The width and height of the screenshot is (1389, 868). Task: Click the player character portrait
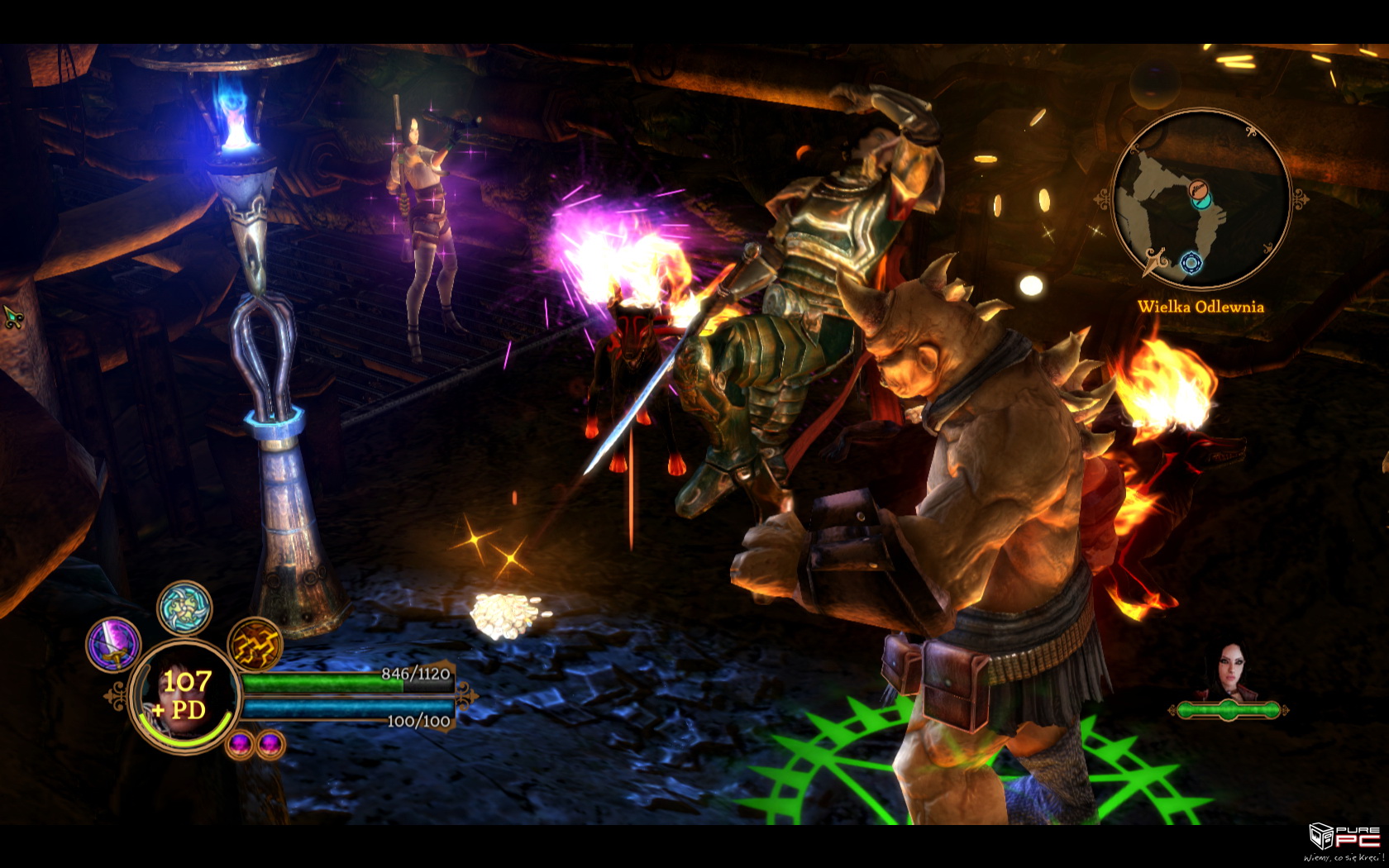click(184, 697)
